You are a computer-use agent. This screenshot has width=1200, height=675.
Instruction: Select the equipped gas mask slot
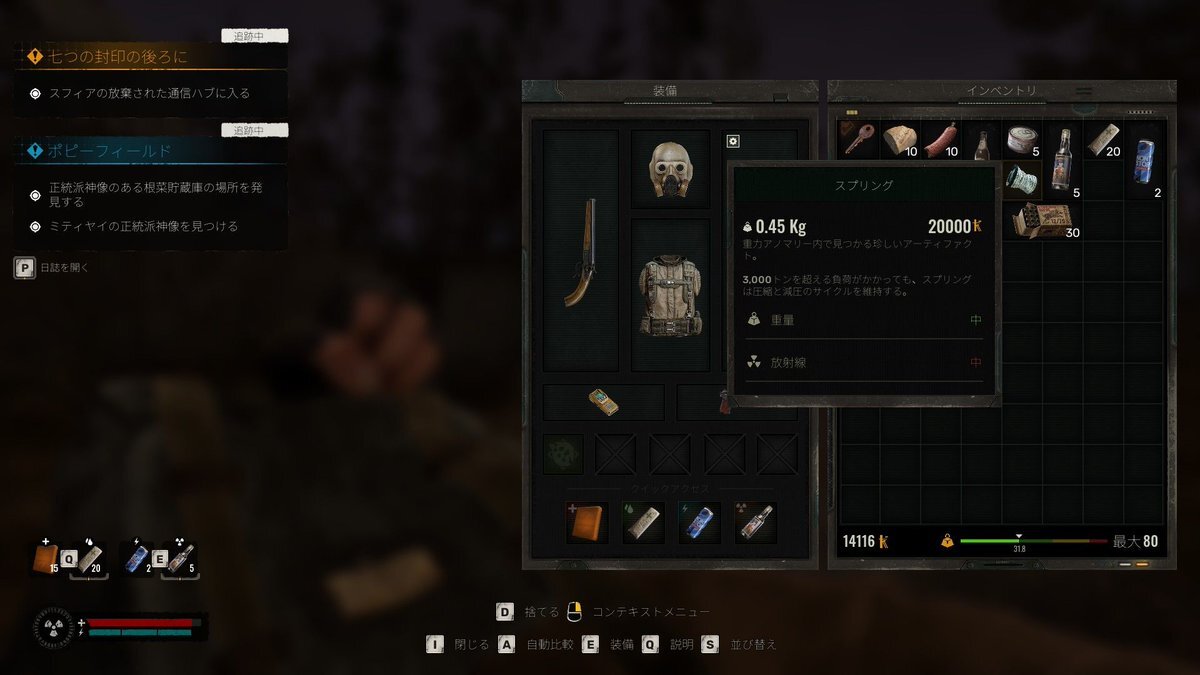pyautogui.click(x=669, y=168)
